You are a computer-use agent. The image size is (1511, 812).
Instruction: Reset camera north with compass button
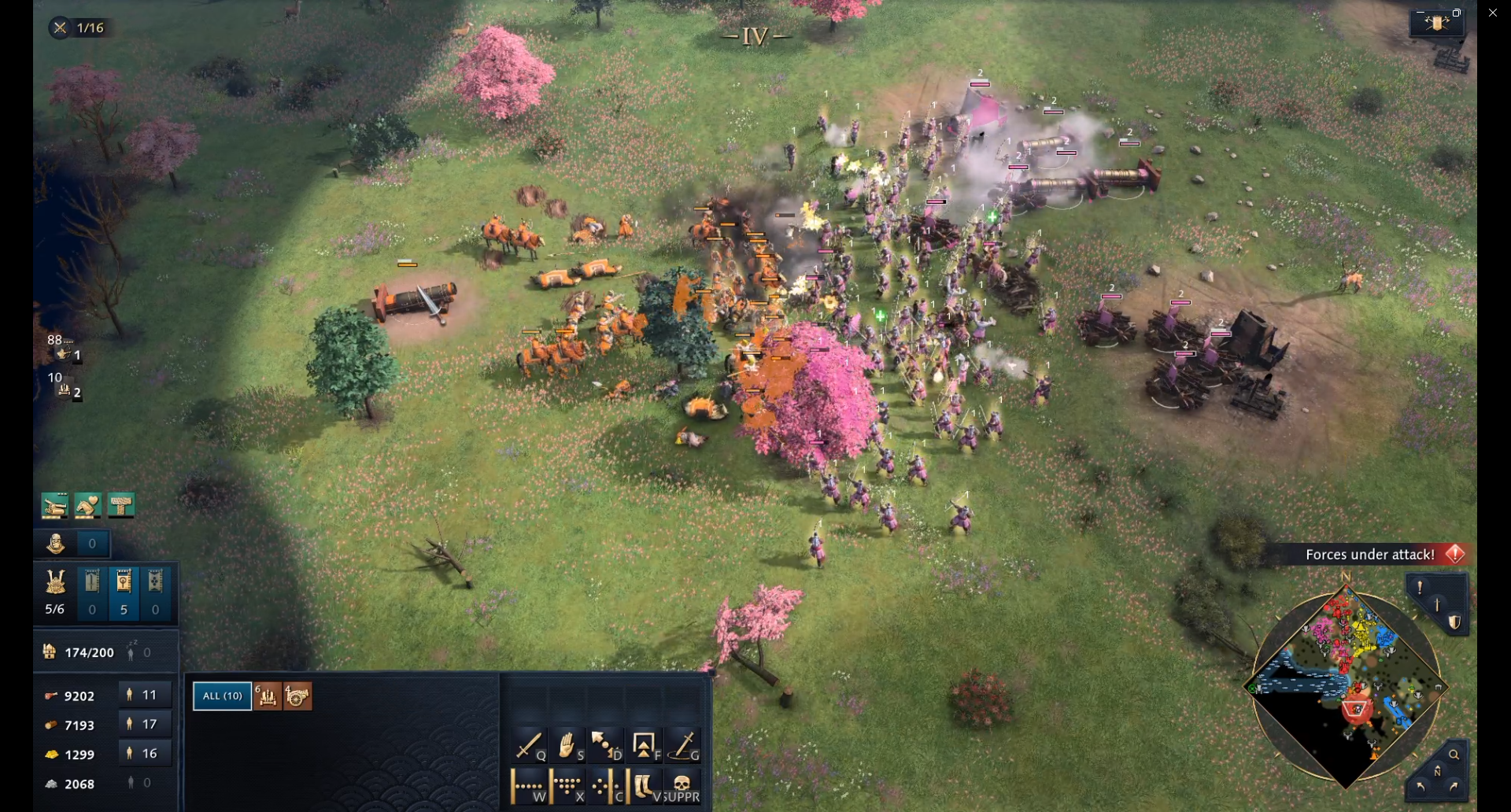pyautogui.click(x=1437, y=772)
